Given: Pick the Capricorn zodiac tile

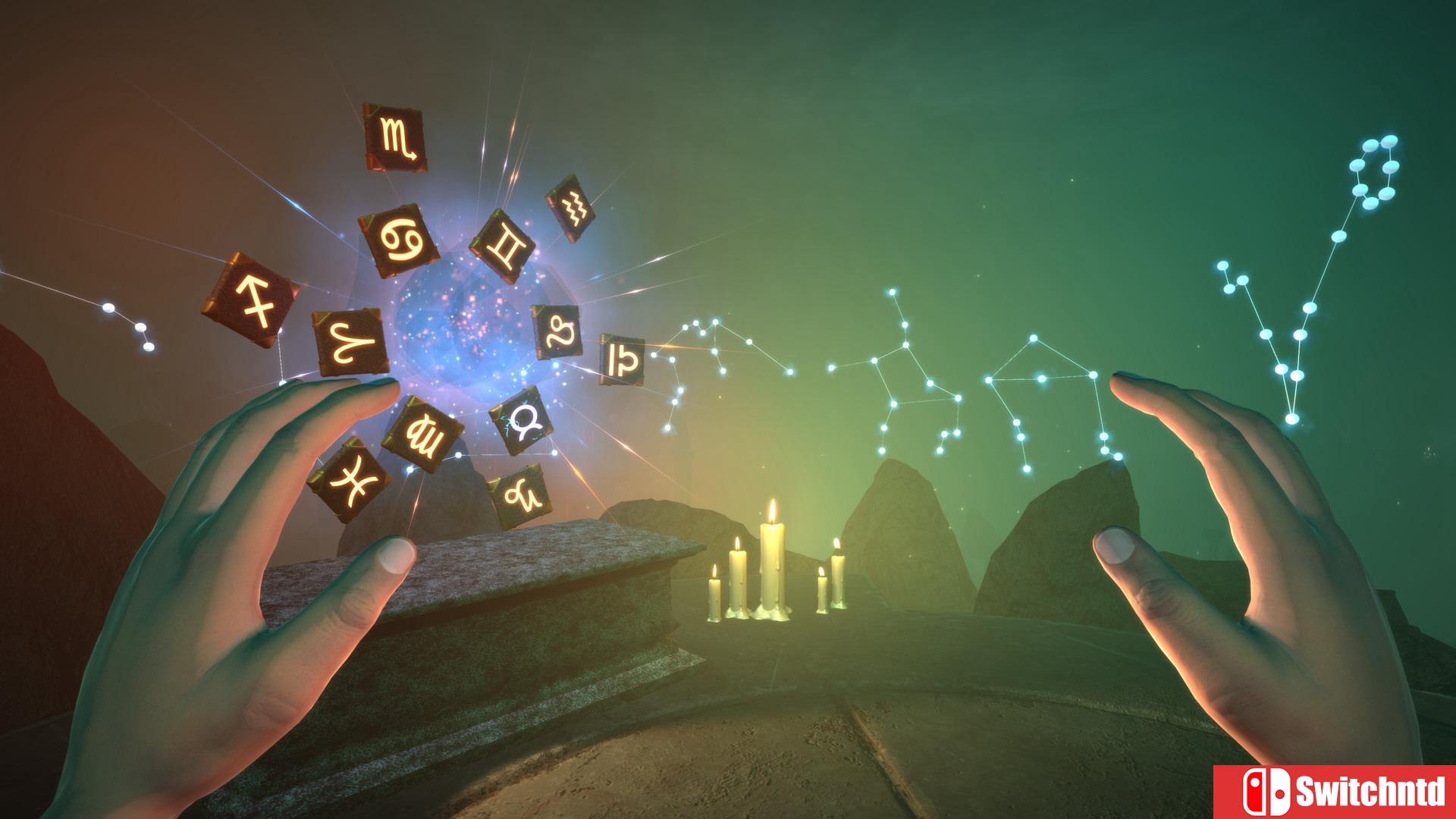Looking at the screenshot, I should (517, 497).
